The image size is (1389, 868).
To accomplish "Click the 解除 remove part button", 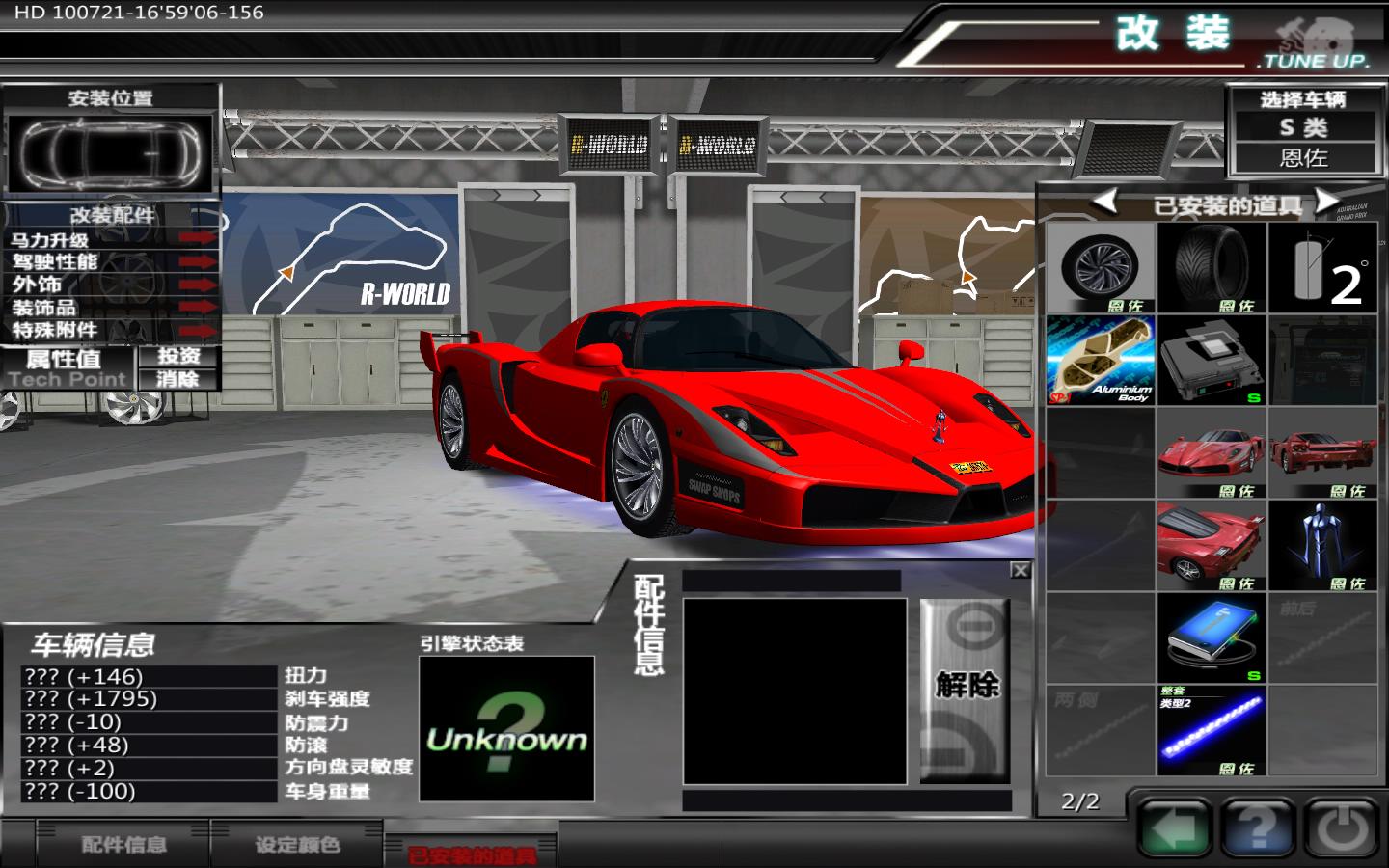I will tap(966, 688).
